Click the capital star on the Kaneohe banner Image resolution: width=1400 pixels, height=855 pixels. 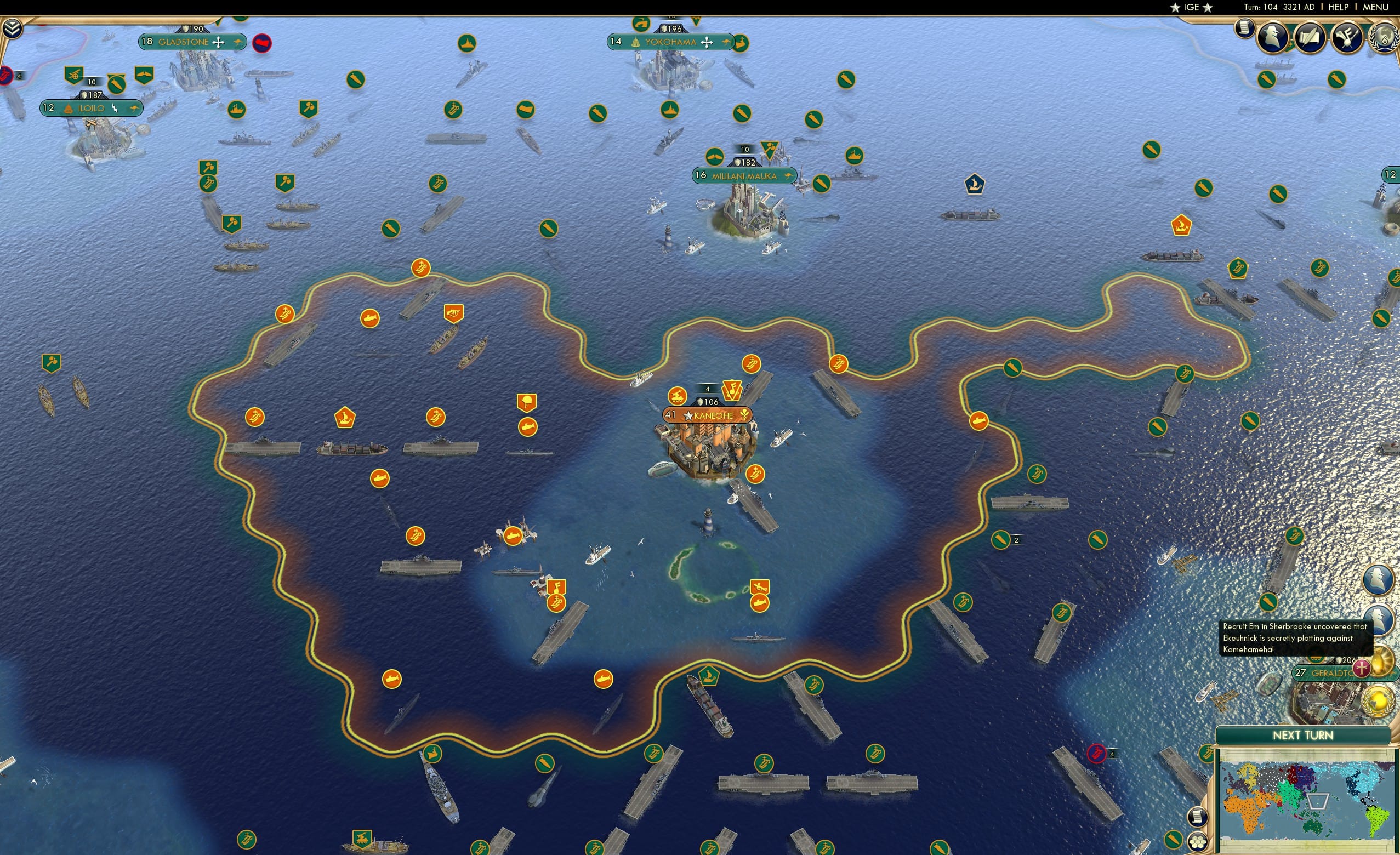(688, 418)
